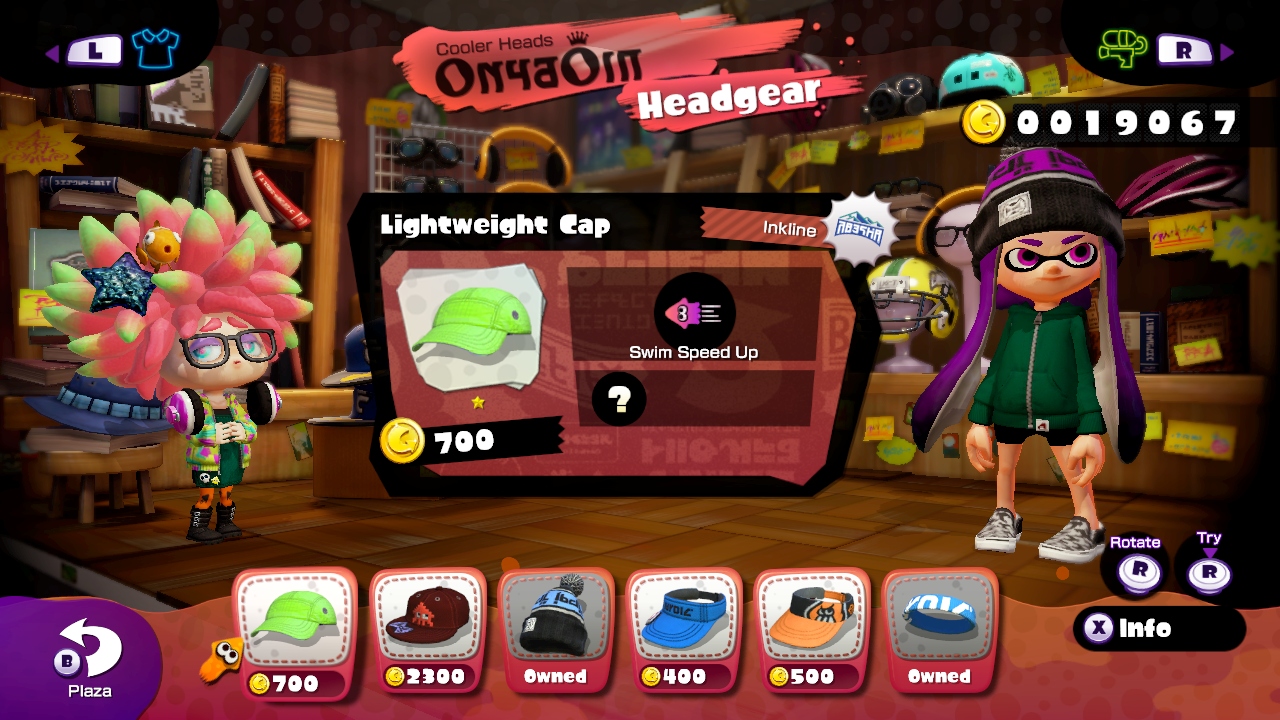The height and width of the screenshot is (720, 1280).
Task: Choose the maroon cap priced 2300
Action: pos(427,627)
